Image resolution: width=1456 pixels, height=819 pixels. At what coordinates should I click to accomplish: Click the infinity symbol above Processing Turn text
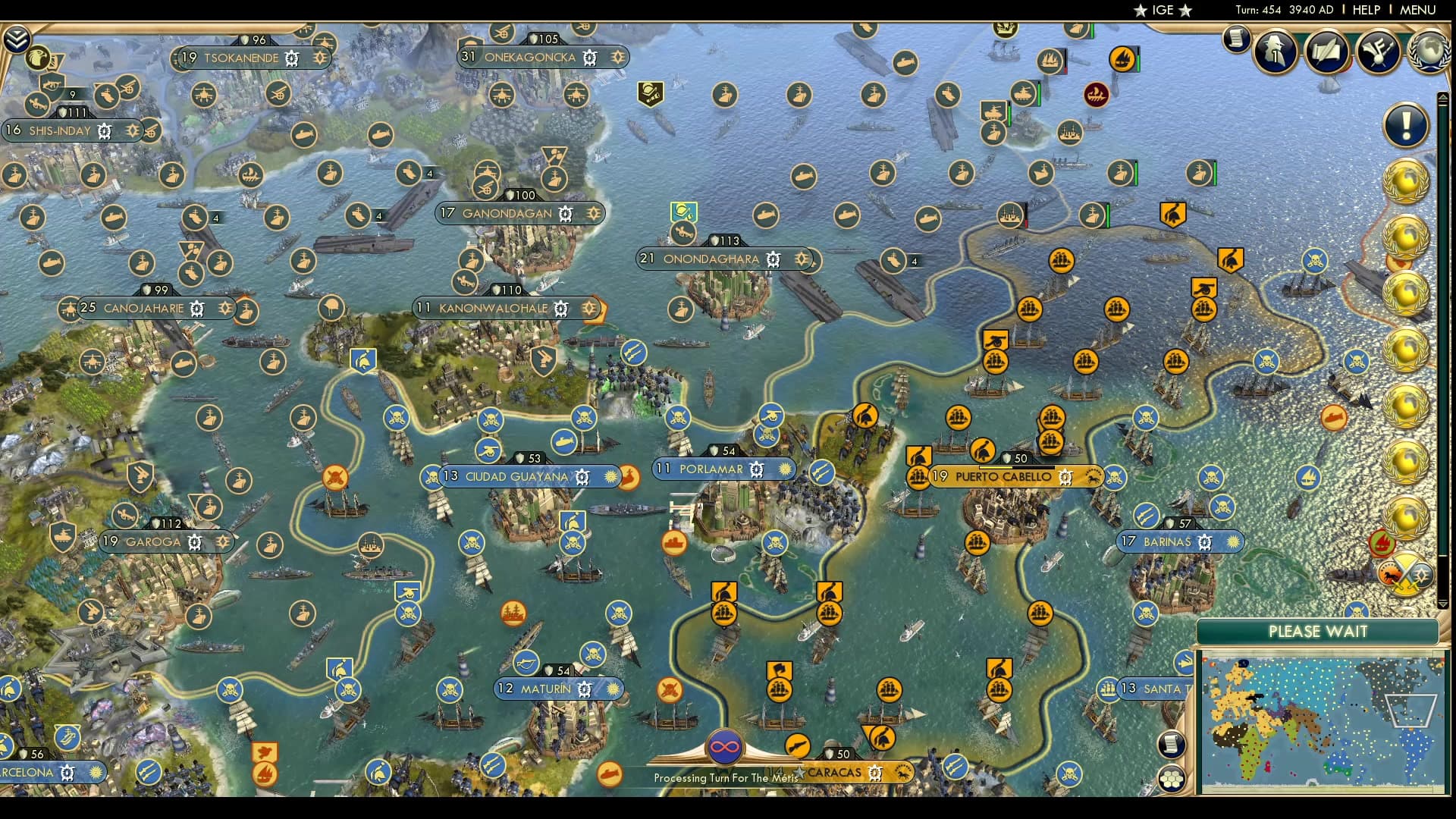click(x=724, y=745)
